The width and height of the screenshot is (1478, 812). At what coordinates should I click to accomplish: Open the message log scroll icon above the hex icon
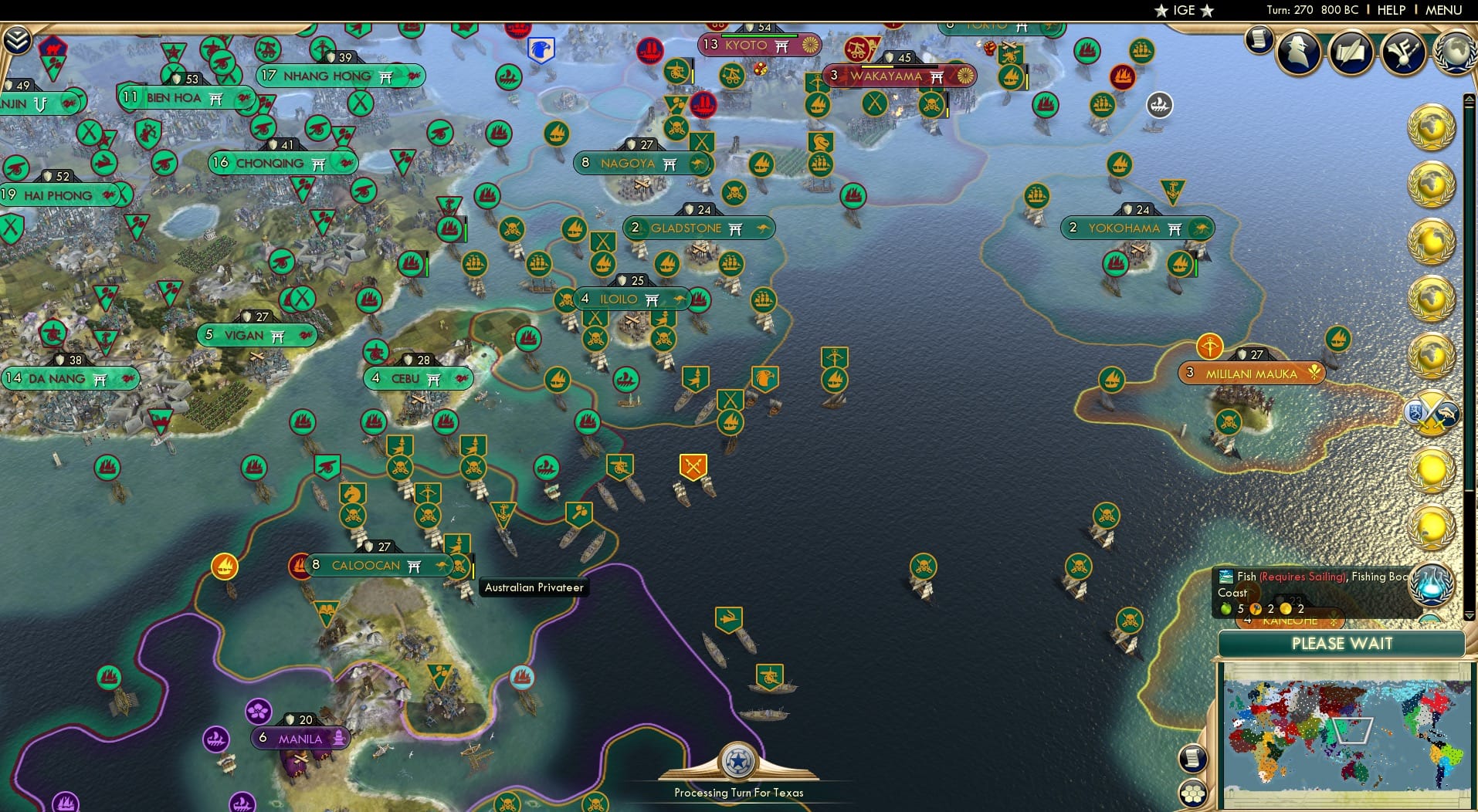[x=1193, y=758]
